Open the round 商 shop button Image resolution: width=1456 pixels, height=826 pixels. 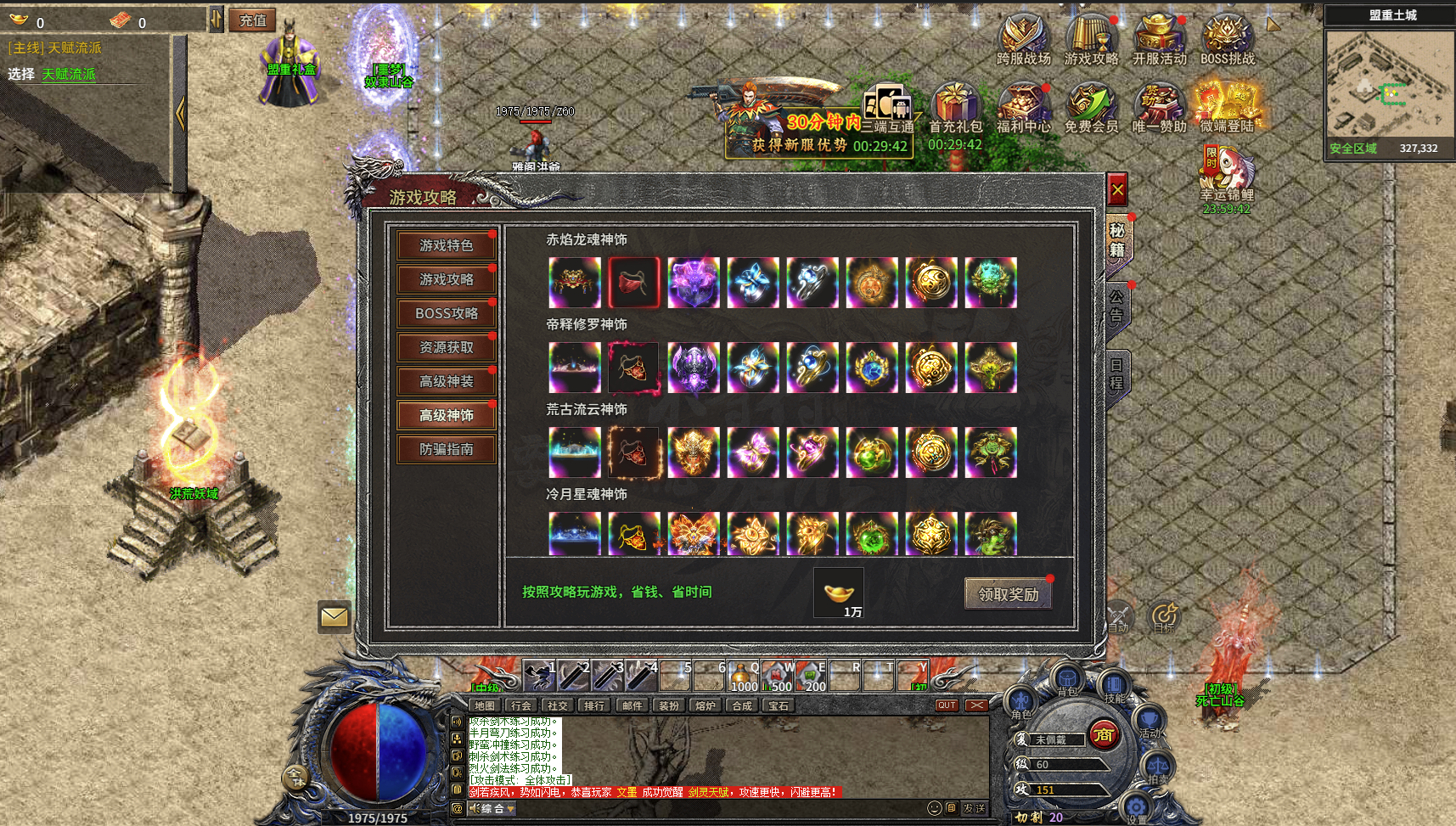pyautogui.click(x=1103, y=734)
